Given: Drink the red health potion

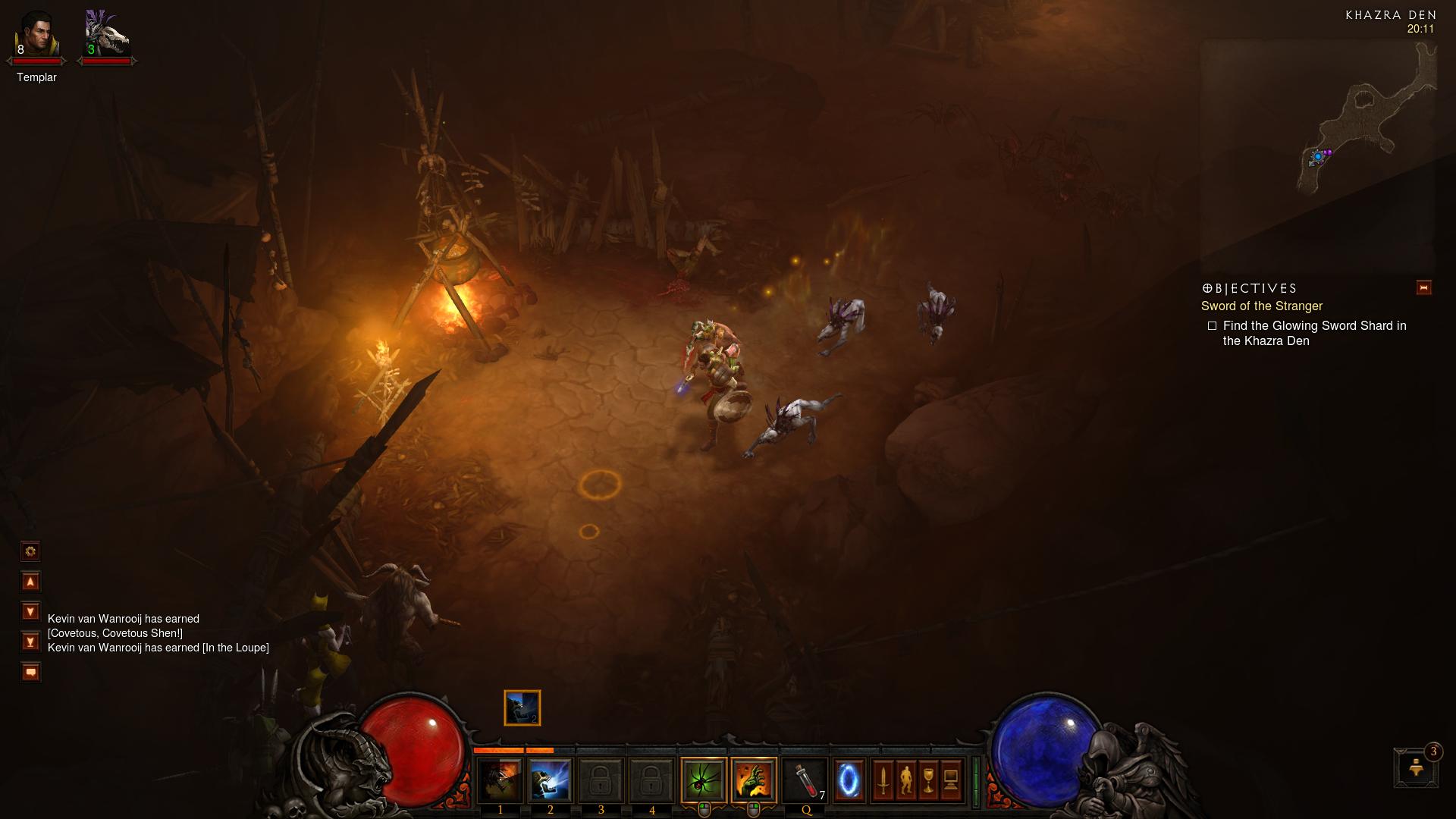Looking at the screenshot, I should (805, 780).
